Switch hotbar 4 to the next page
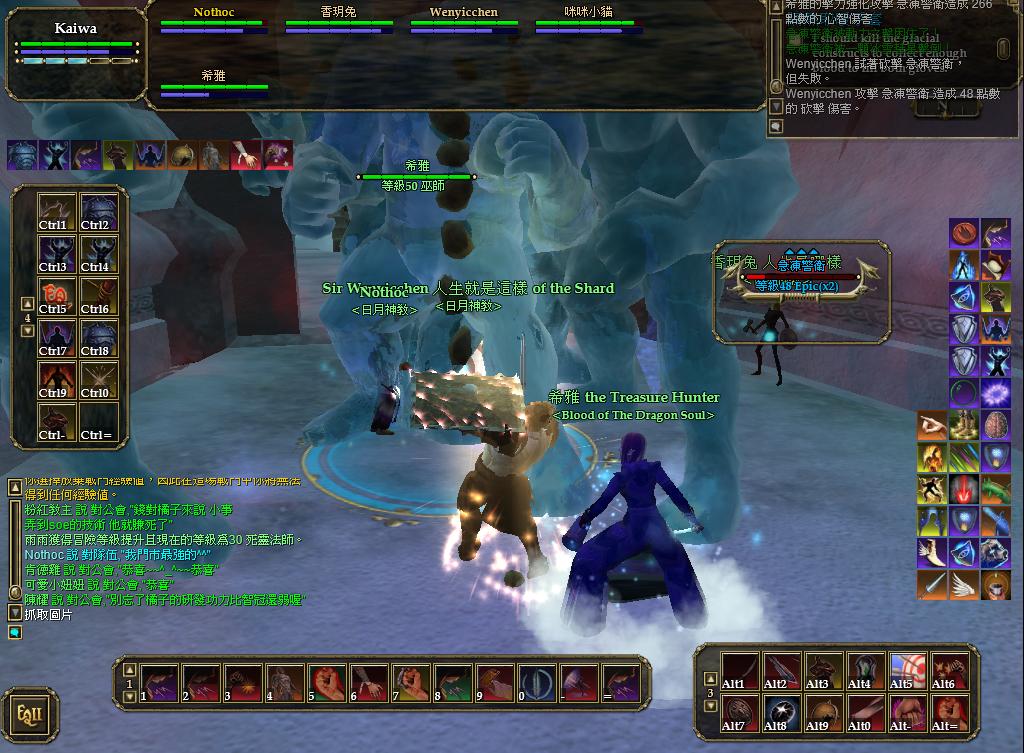The height and width of the screenshot is (753, 1024). coord(28,331)
